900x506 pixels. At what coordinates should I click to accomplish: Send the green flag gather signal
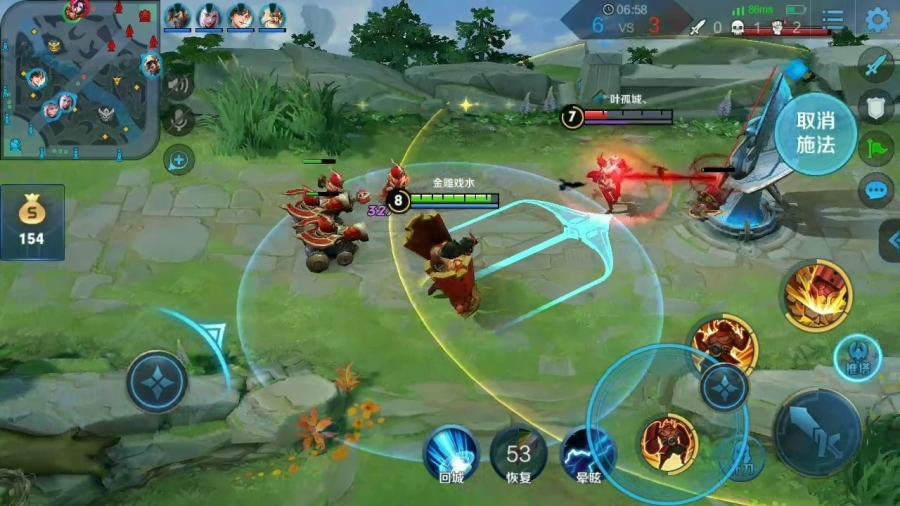(x=876, y=148)
